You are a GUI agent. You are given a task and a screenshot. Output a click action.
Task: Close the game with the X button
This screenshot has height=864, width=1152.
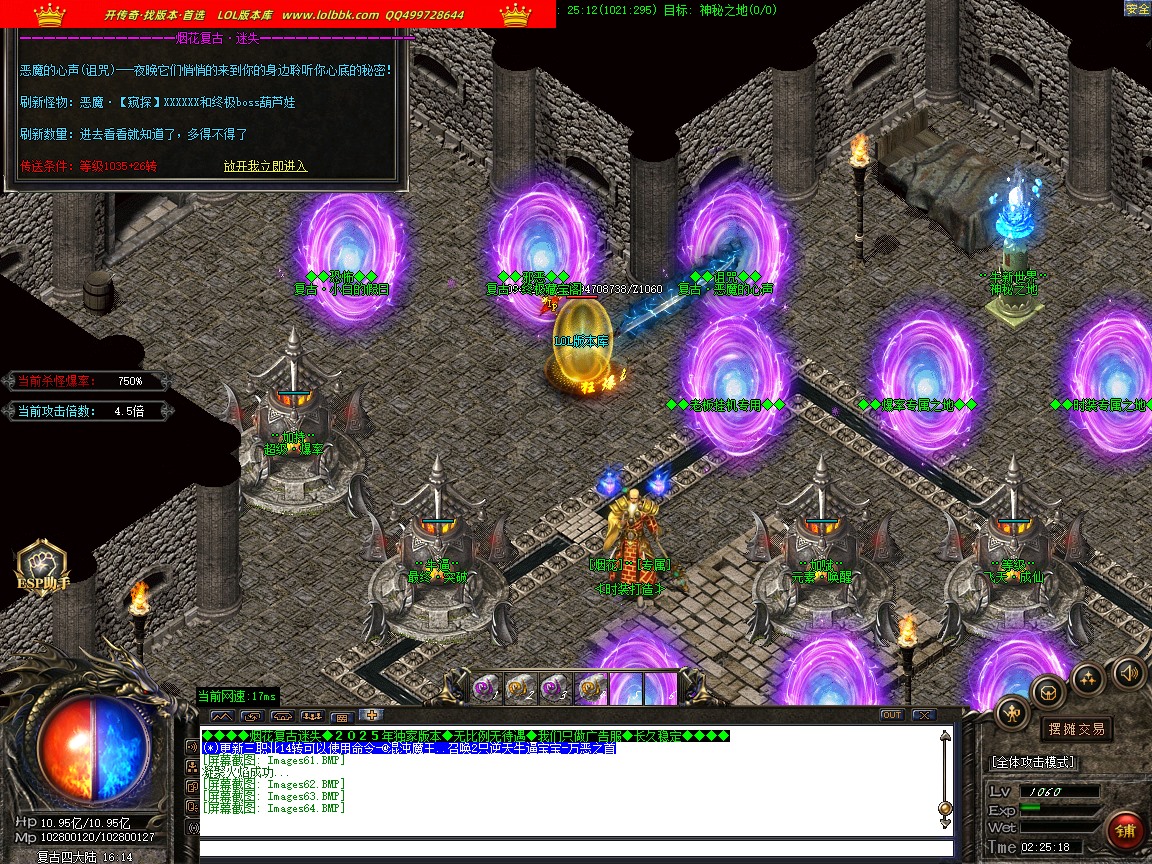coord(923,715)
